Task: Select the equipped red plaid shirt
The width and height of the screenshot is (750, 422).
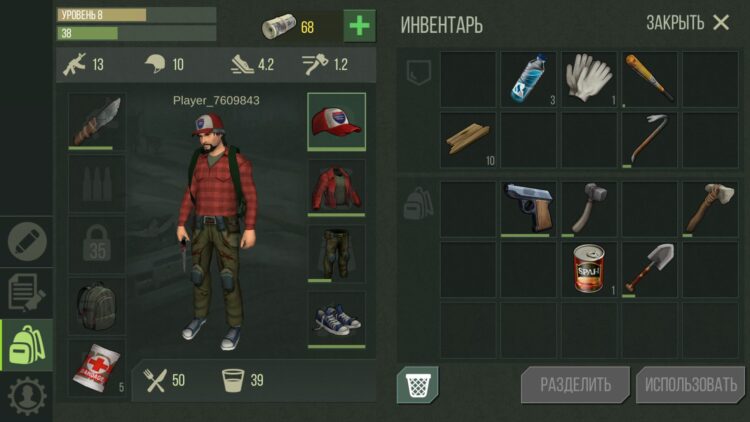Action: 336,185
